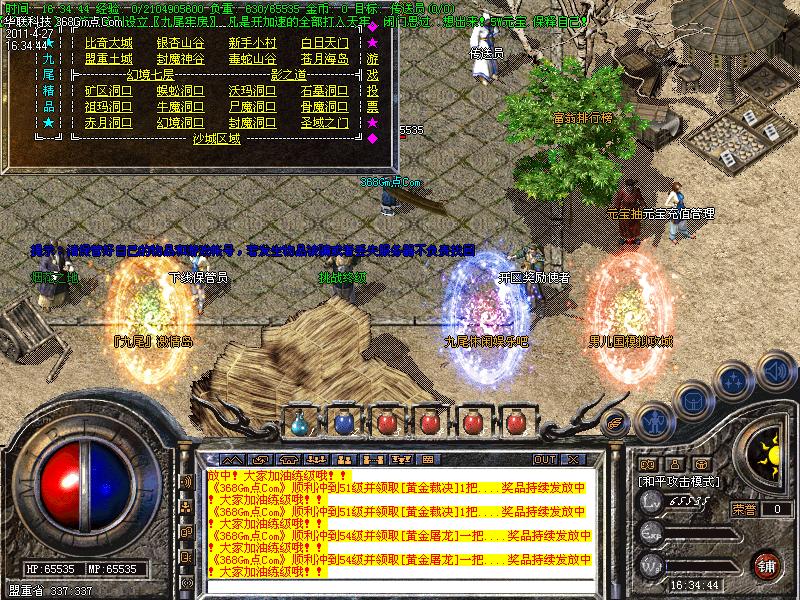Use the teal potion in the belt

tap(301, 423)
